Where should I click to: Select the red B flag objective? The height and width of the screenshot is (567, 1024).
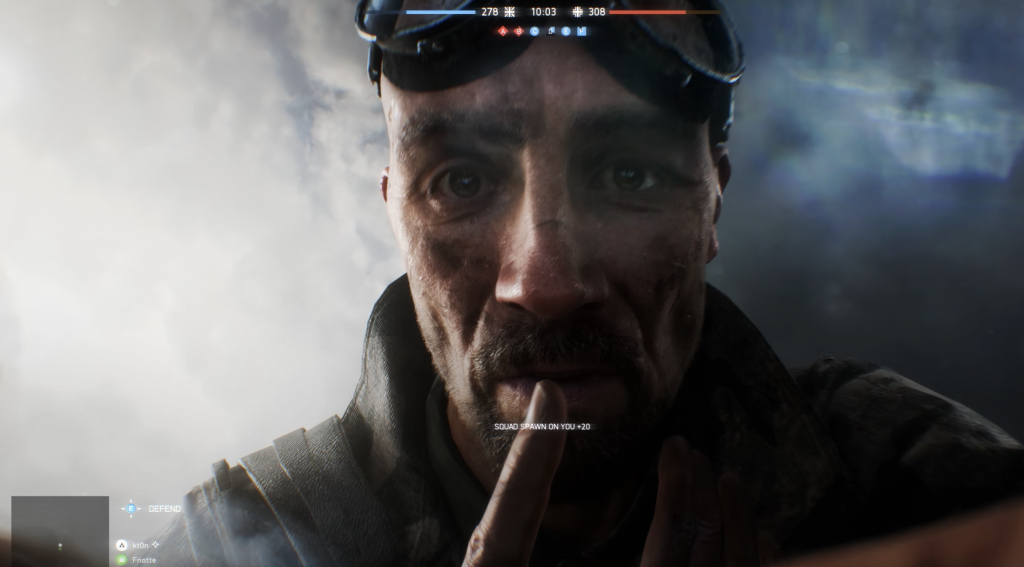[519, 31]
